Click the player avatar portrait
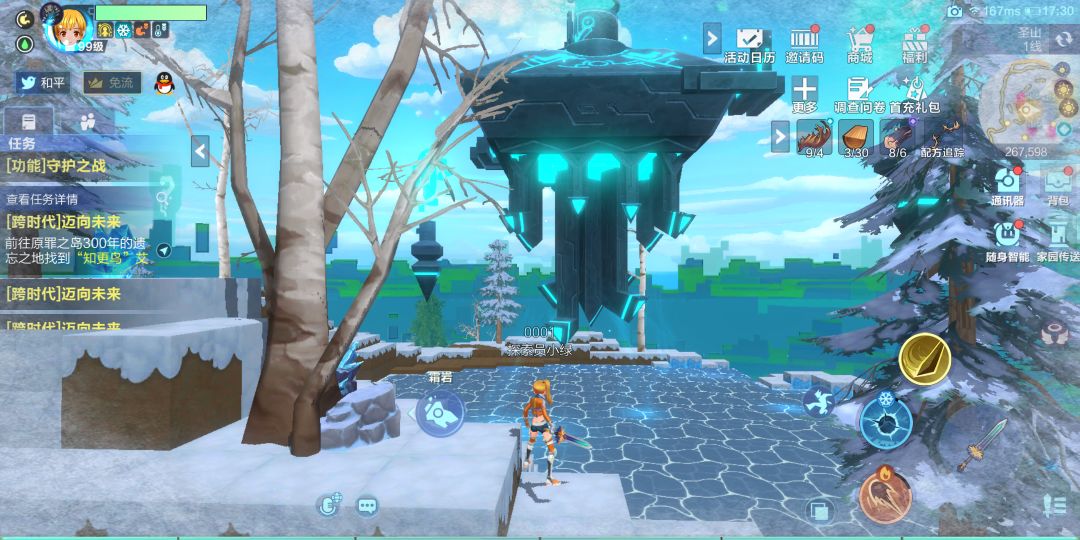The image size is (1080, 540). click(68, 27)
